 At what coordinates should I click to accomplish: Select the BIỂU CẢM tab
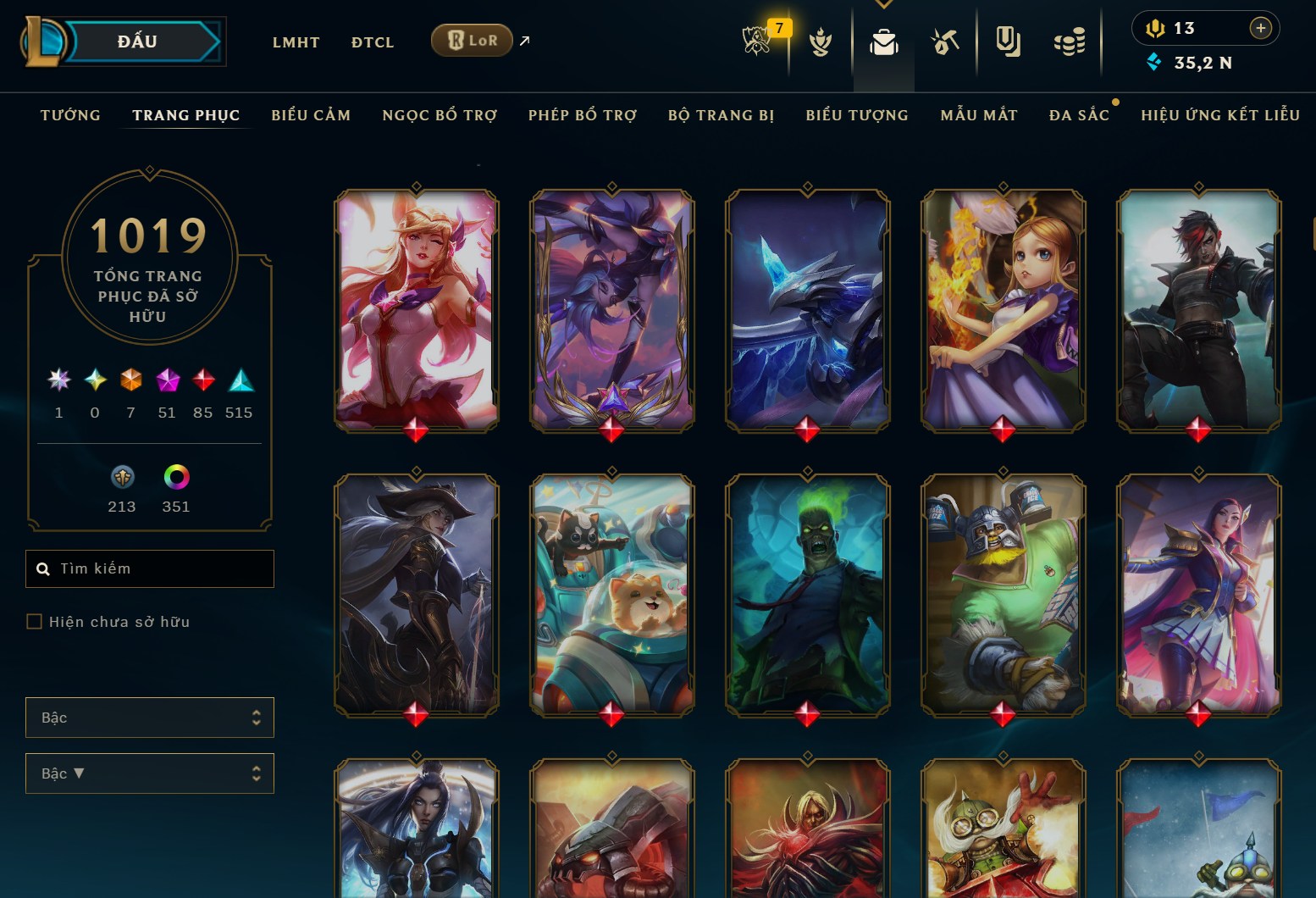click(311, 115)
